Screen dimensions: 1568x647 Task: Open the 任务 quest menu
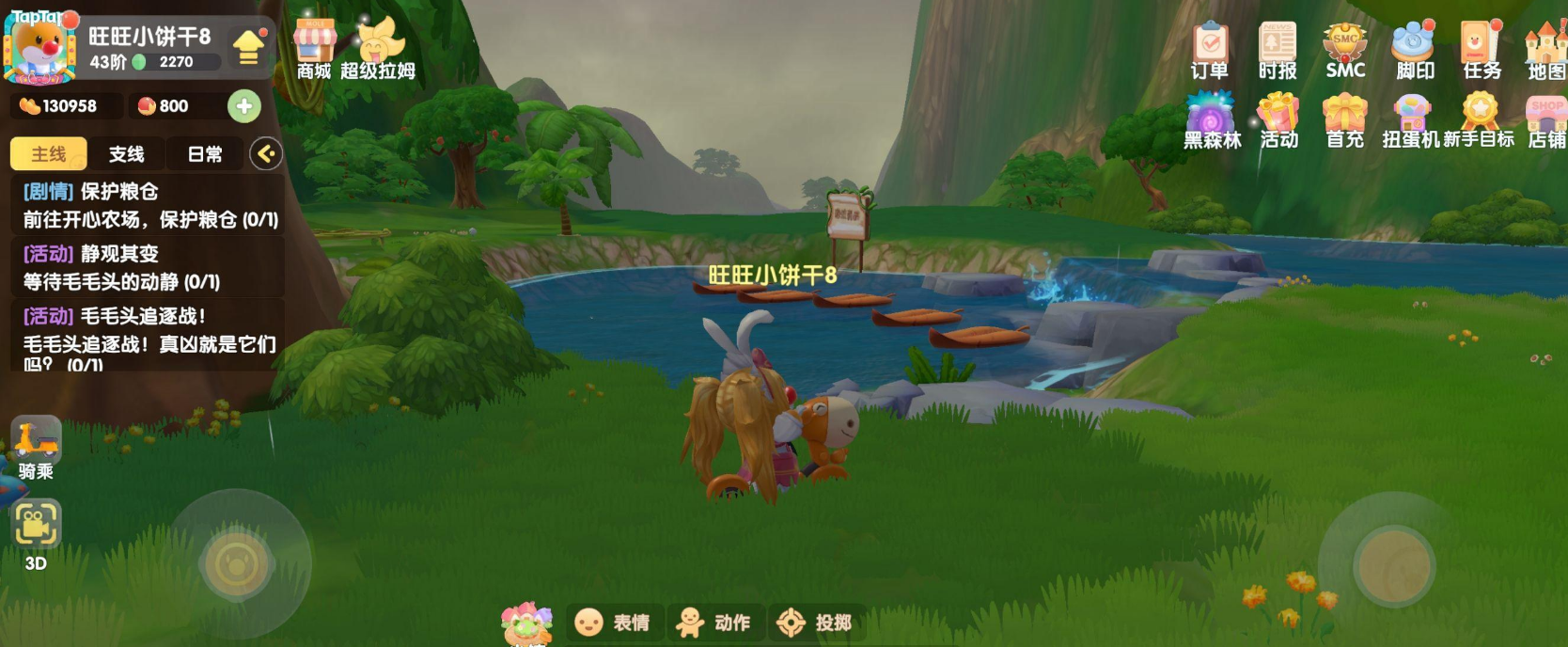[x=1482, y=49]
